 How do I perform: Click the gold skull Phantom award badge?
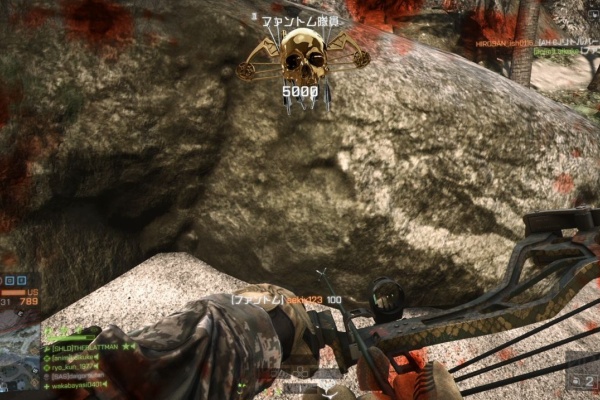[302, 58]
